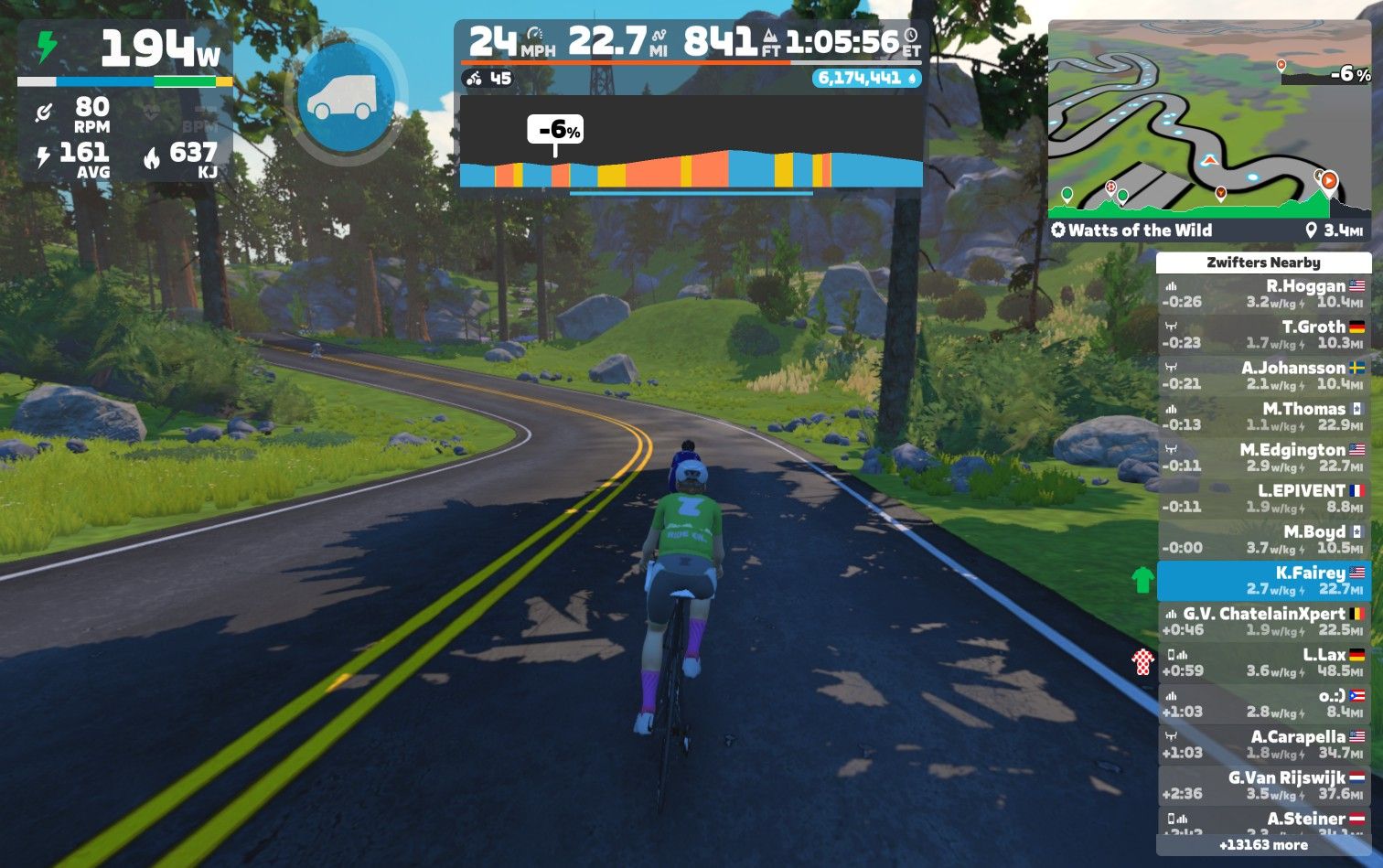Show the +13163 more riders
This screenshot has height=868, width=1383.
pyautogui.click(x=1263, y=845)
